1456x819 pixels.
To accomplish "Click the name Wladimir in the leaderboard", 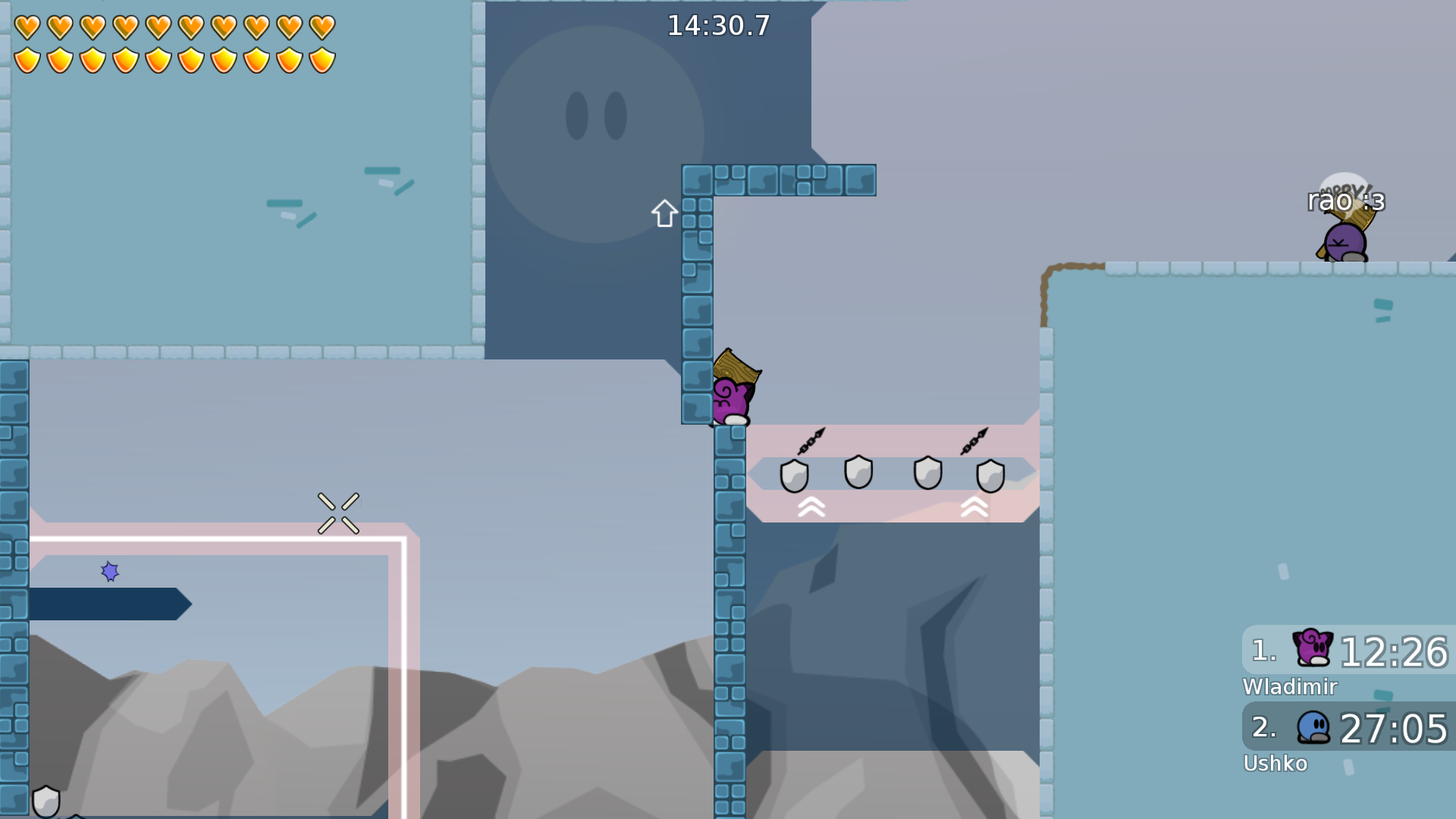I will [1289, 687].
